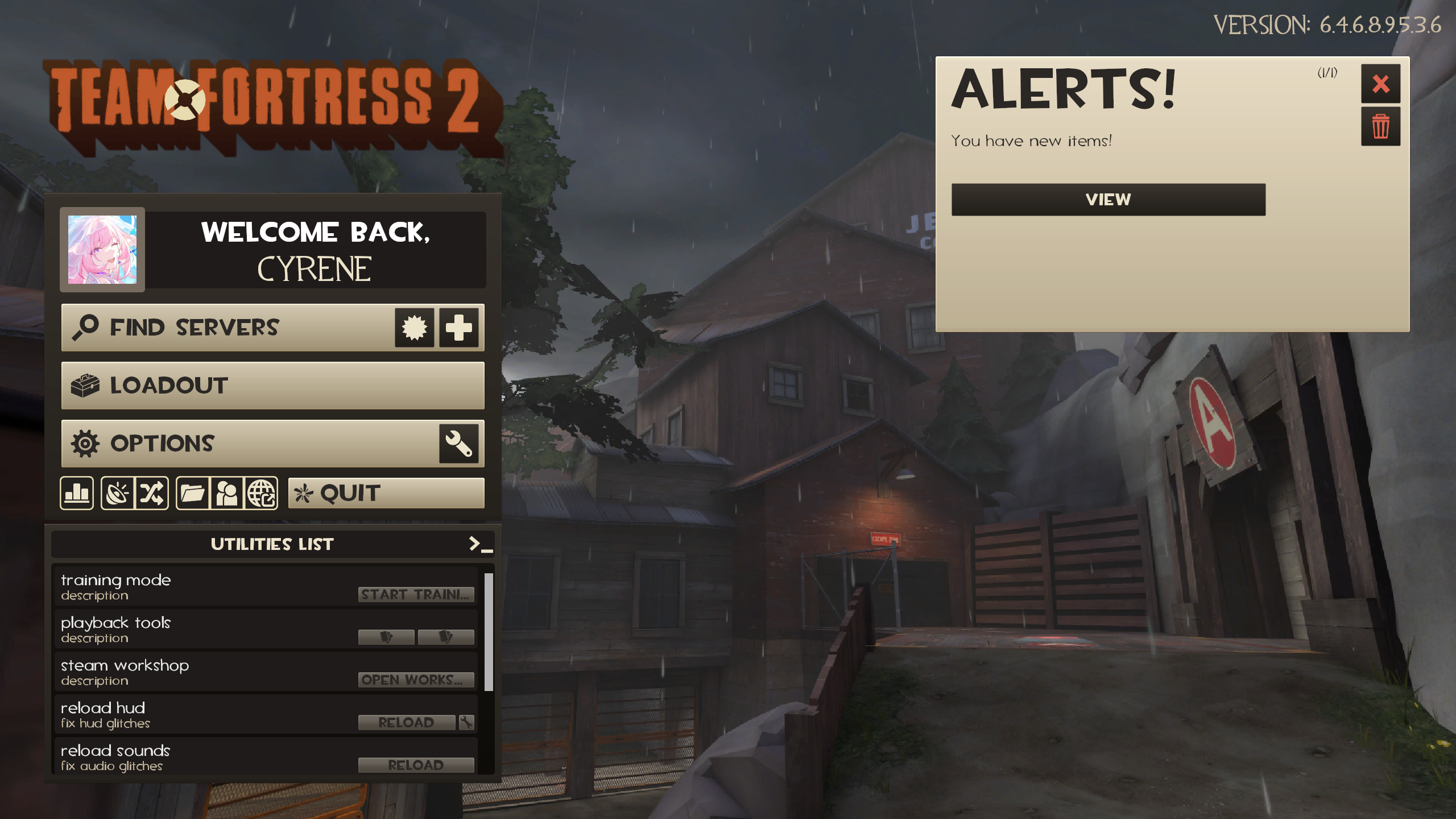This screenshot has width=1456, height=819.
Task: Open the globe with external link icon
Action: [x=262, y=493]
